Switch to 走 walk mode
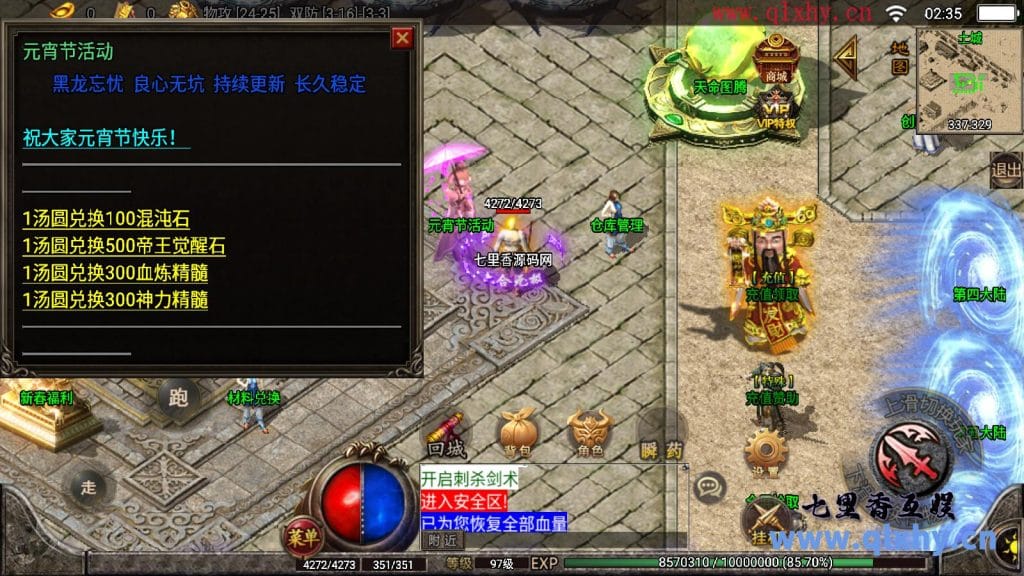The image size is (1024, 576). point(88,487)
